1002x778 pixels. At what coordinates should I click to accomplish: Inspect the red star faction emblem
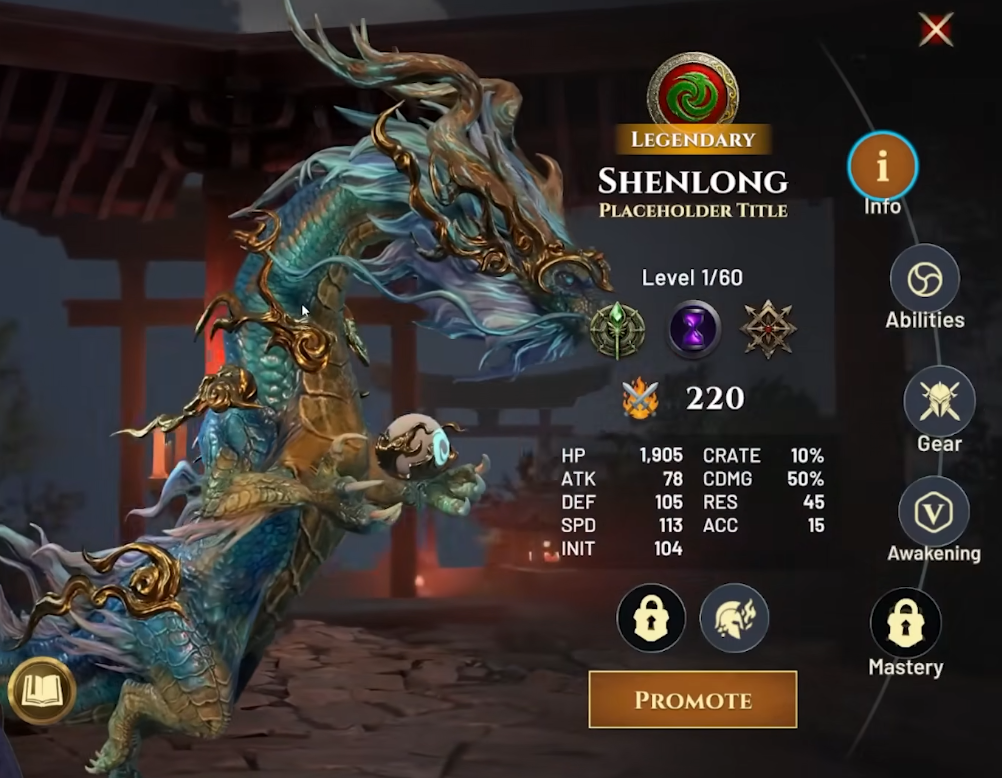click(x=768, y=330)
